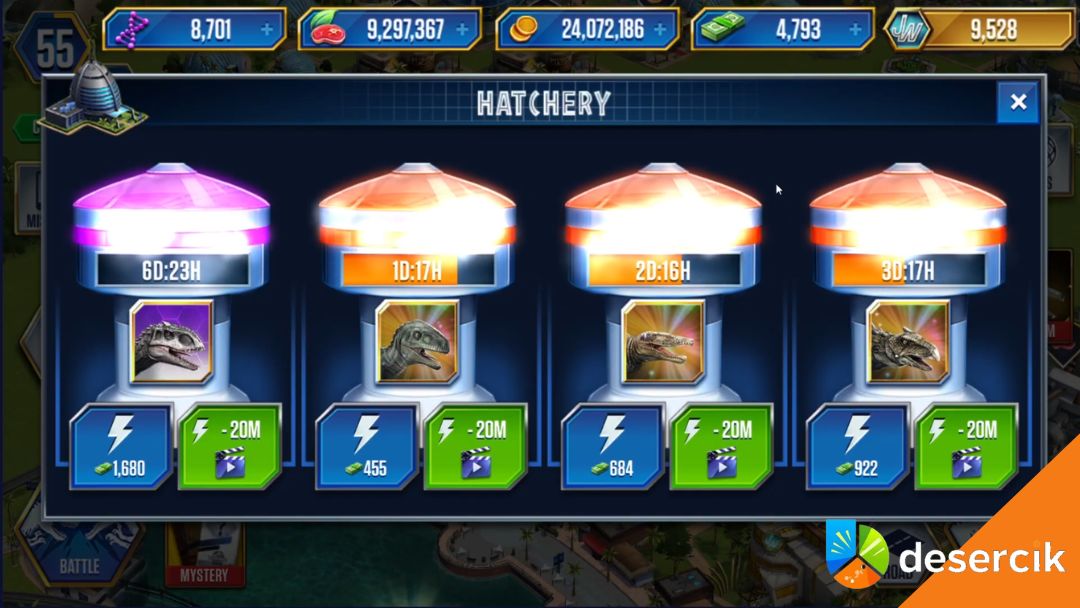
Task: Watch video to cut 2D:16H hatch timer
Action: (x=721, y=446)
